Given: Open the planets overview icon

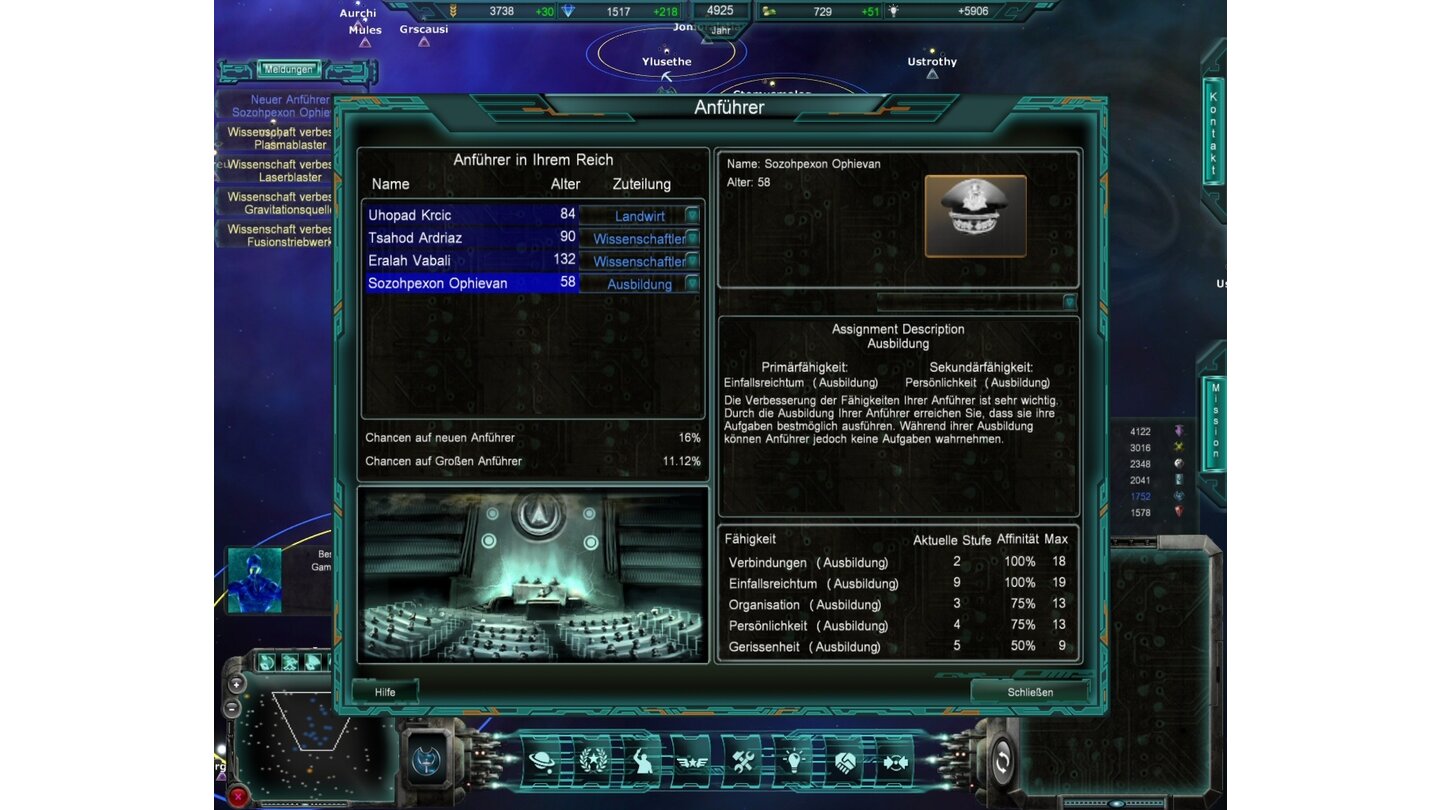Looking at the screenshot, I should click(539, 760).
